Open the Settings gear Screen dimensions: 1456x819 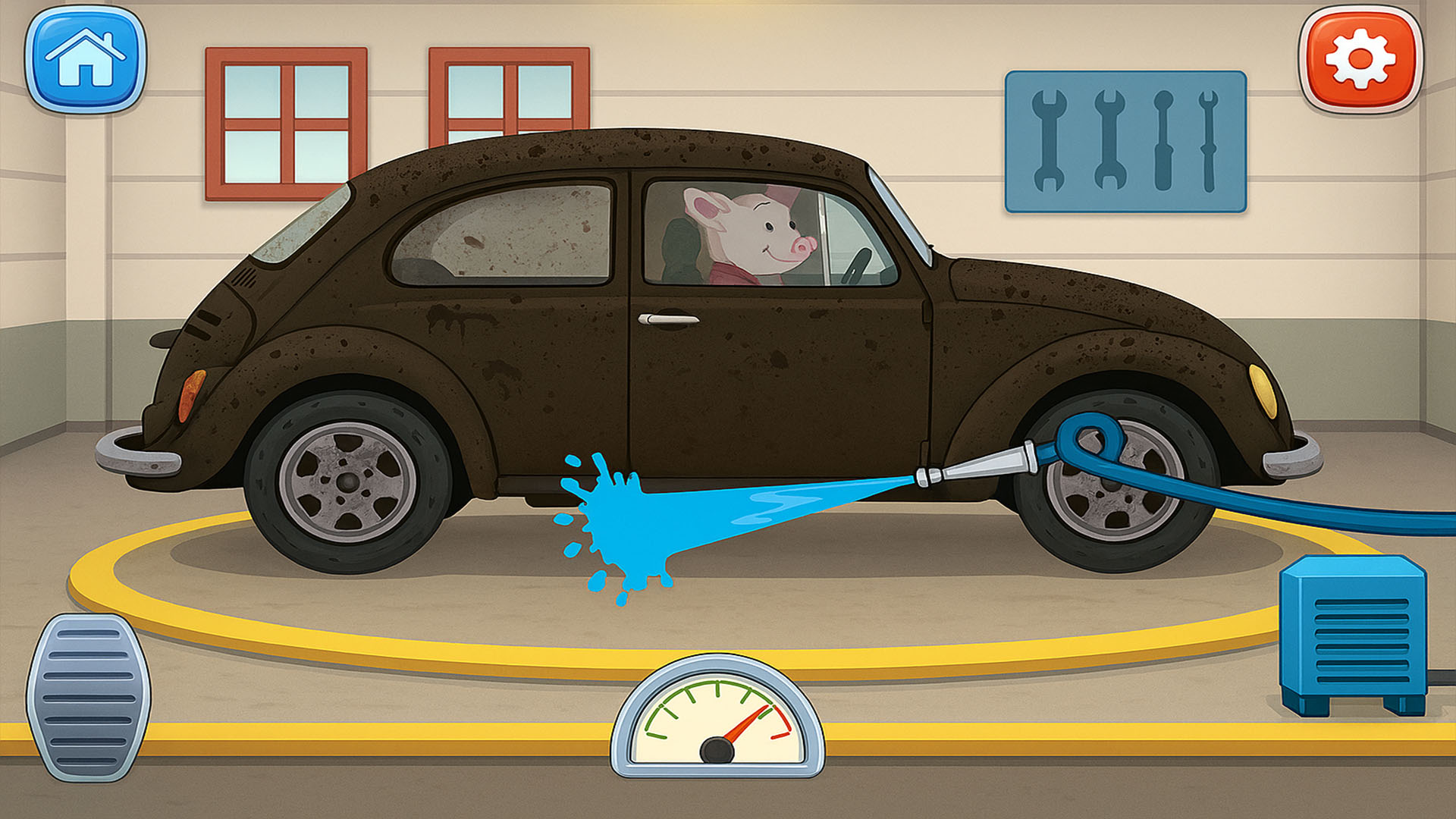click(x=1360, y=59)
